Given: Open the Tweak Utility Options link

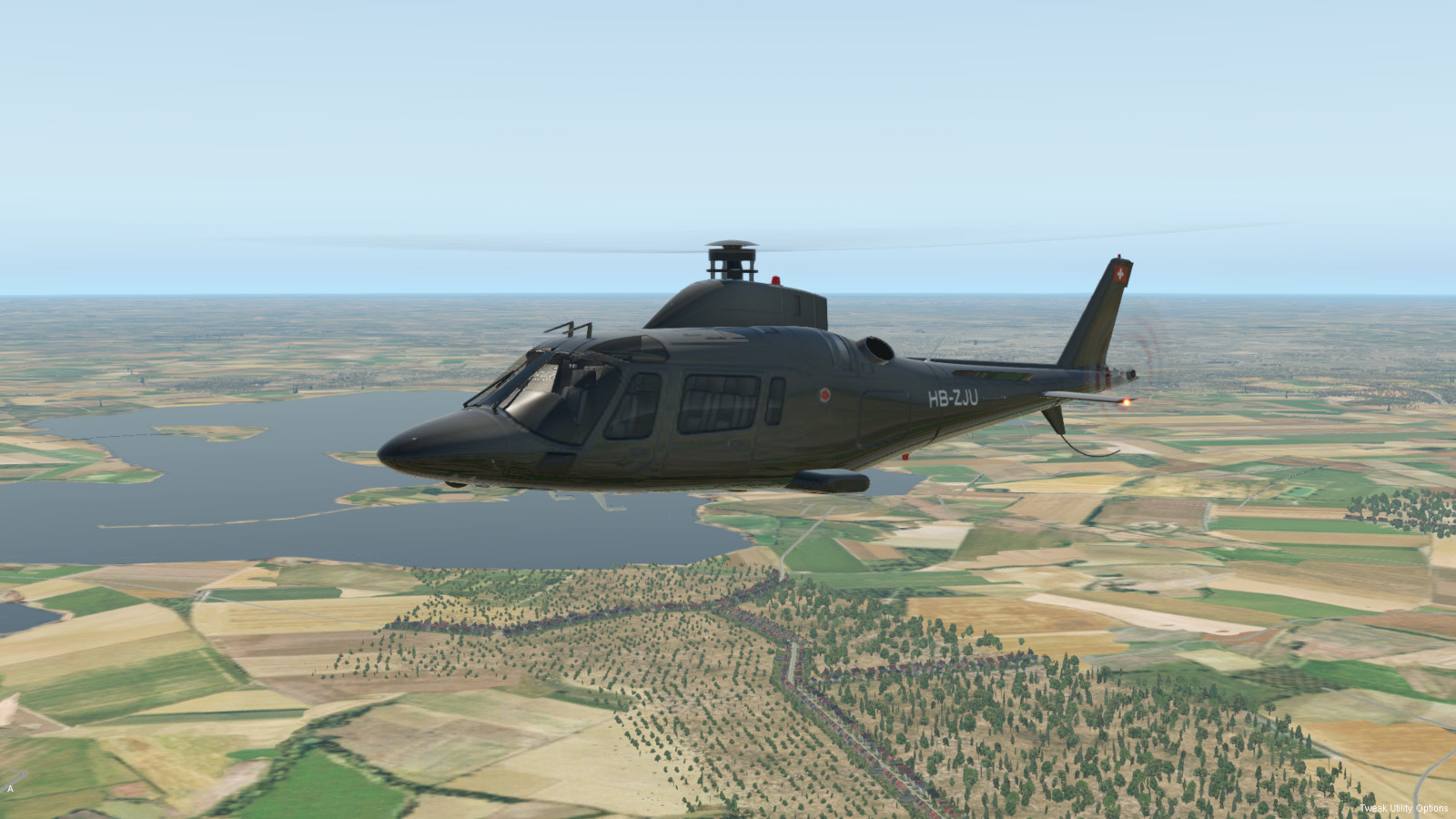Looking at the screenshot, I should [1403, 808].
